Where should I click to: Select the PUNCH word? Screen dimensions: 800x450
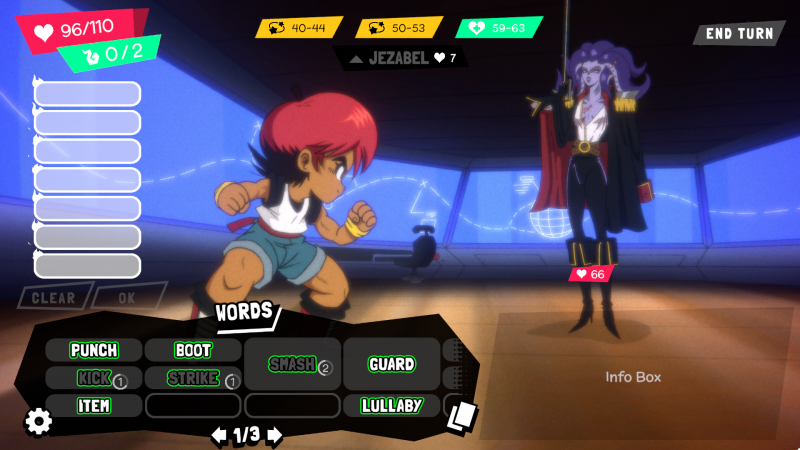pos(94,350)
